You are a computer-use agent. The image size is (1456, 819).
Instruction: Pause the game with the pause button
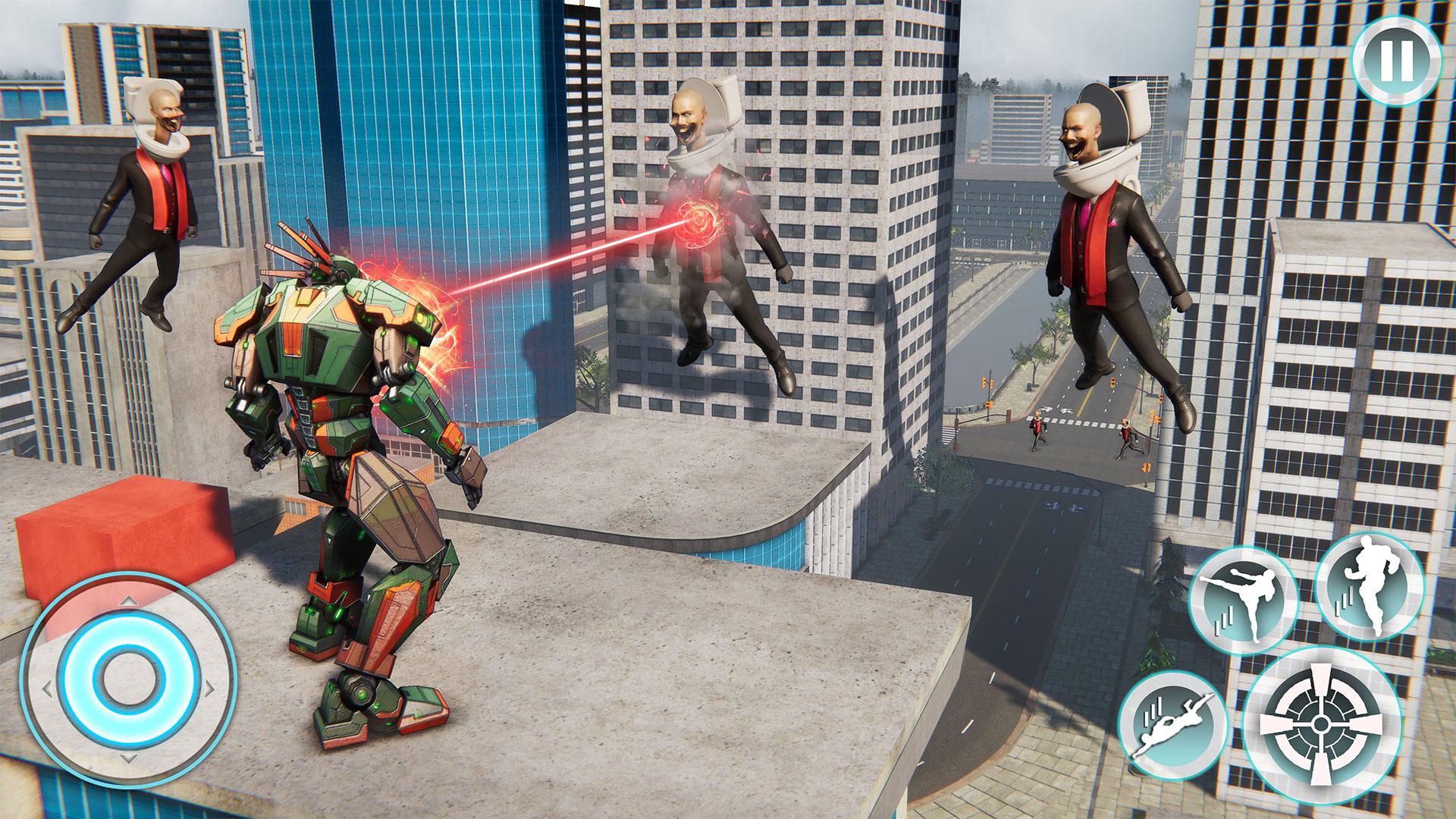click(1398, 61)
